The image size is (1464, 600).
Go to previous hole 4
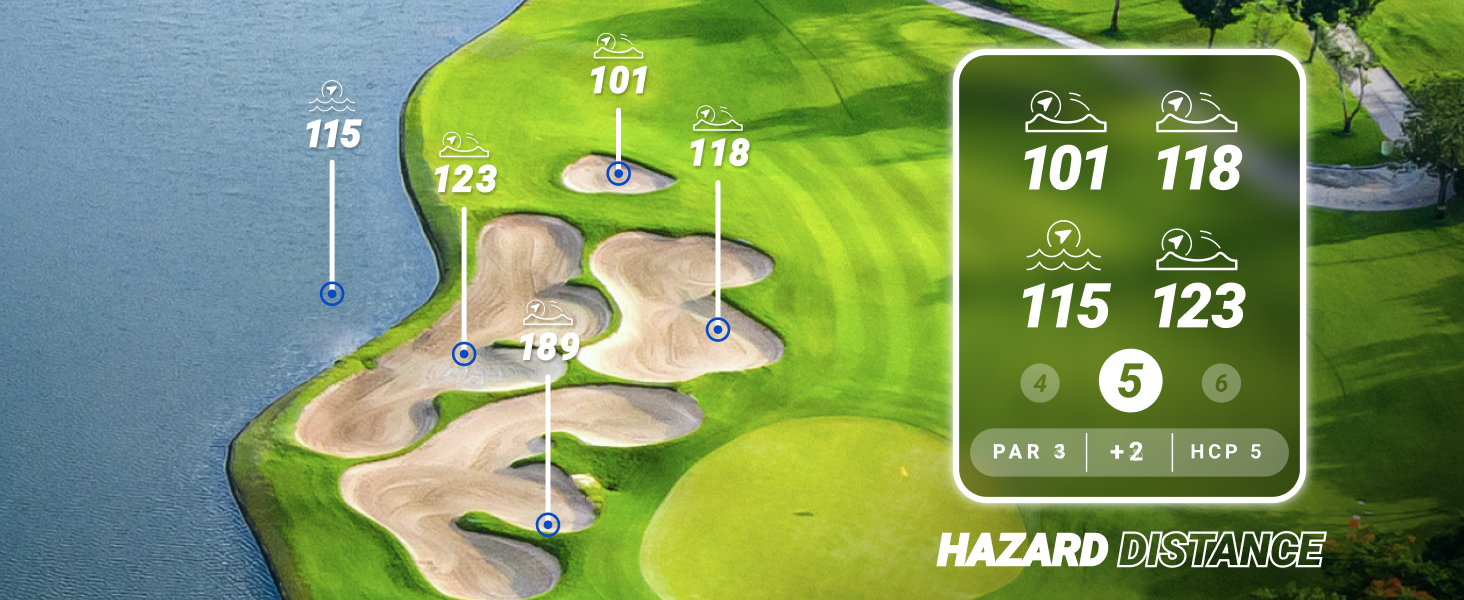click(1040, 383)
